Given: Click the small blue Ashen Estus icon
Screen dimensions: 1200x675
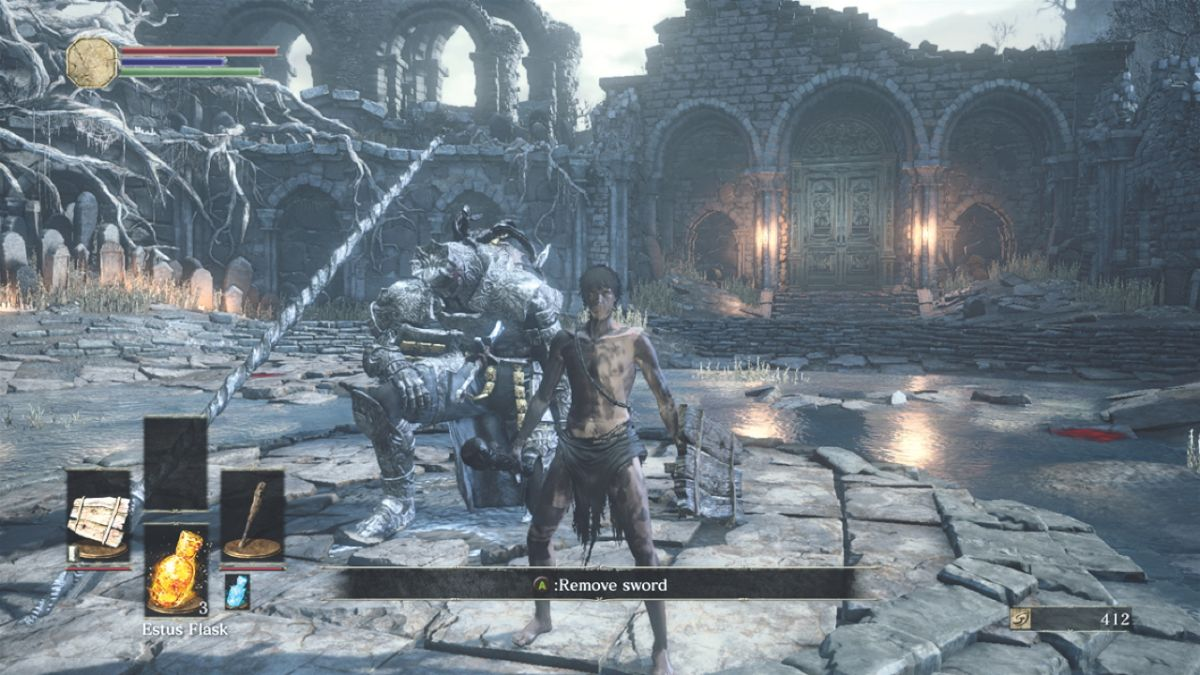Looking at the screenshot, I should point(236,591).
